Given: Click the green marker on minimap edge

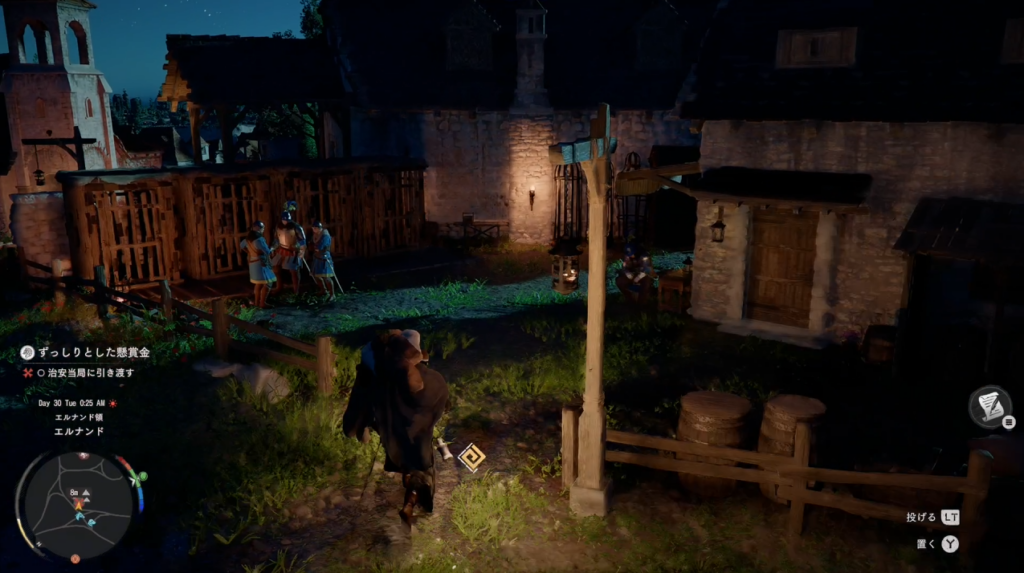Looking at the screenshot, I should [143, 477].
